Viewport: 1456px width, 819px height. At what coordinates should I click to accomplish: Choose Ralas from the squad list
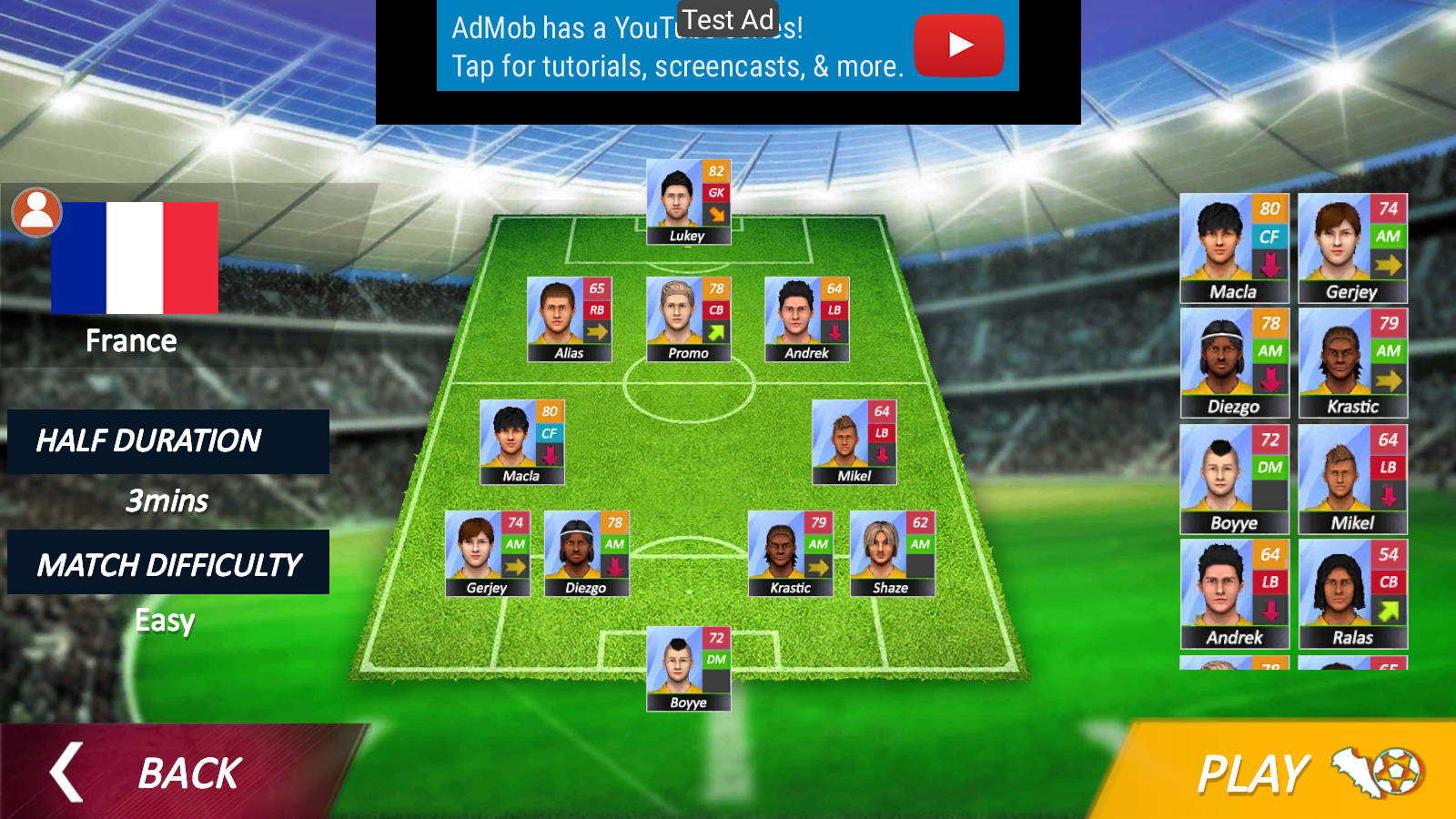tap(1352, 594)
